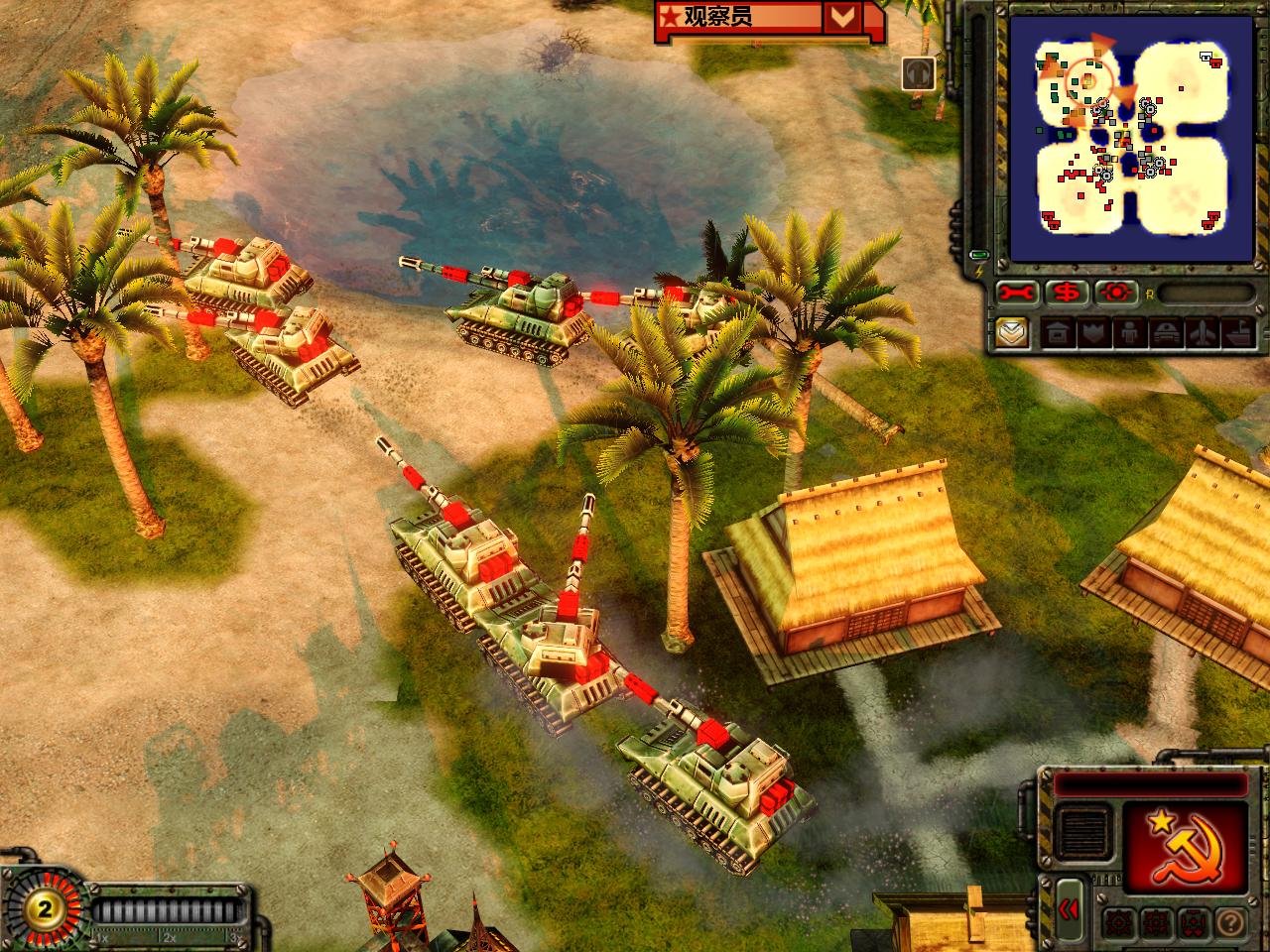Select the dollar sign sell button
This screenshot has width=1270, height=952.
click(1068, 294)
